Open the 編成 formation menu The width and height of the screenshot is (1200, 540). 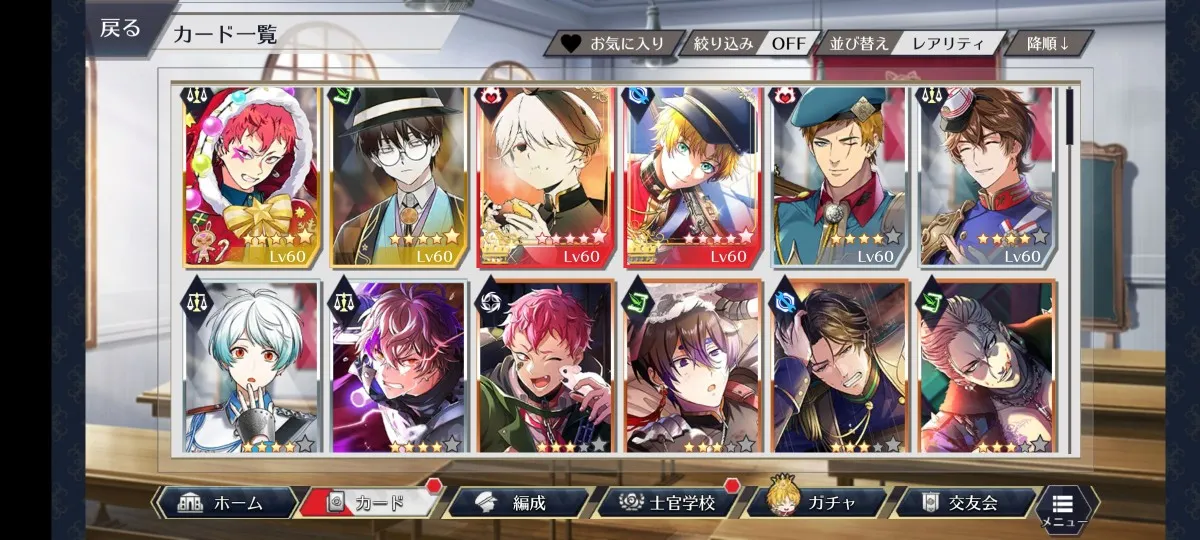(516, 503)
